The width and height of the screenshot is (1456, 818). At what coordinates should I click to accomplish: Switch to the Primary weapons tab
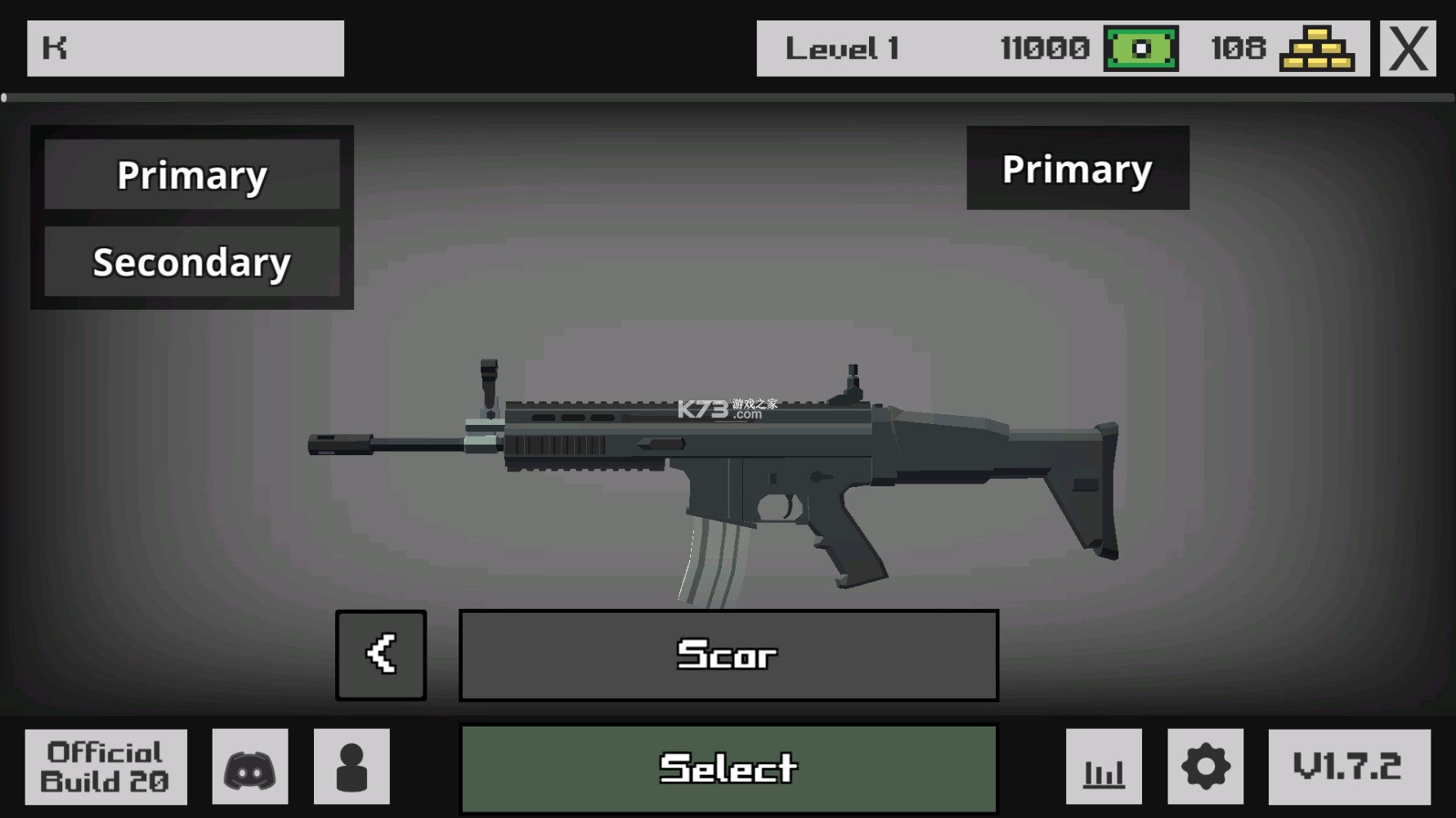pyautogui.click(x=192, y=174)
